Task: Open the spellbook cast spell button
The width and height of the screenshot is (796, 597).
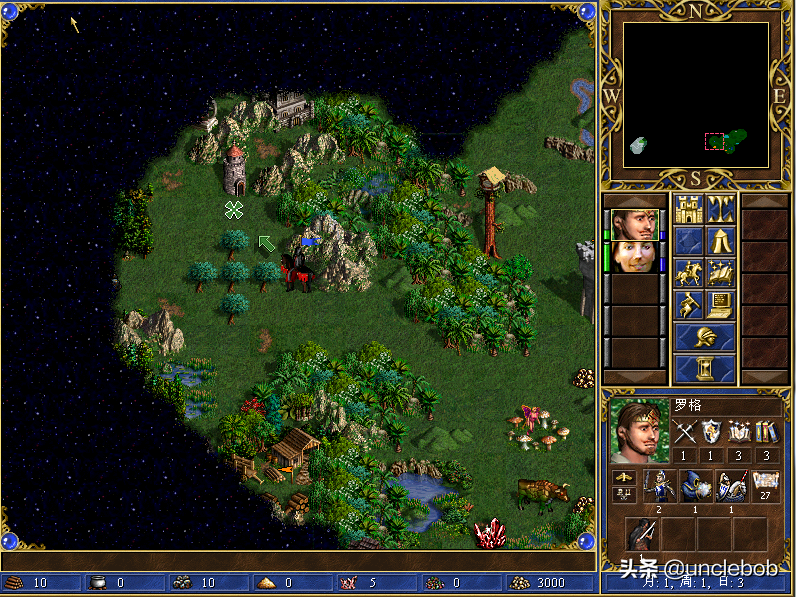Action: (x=721, y=271)
